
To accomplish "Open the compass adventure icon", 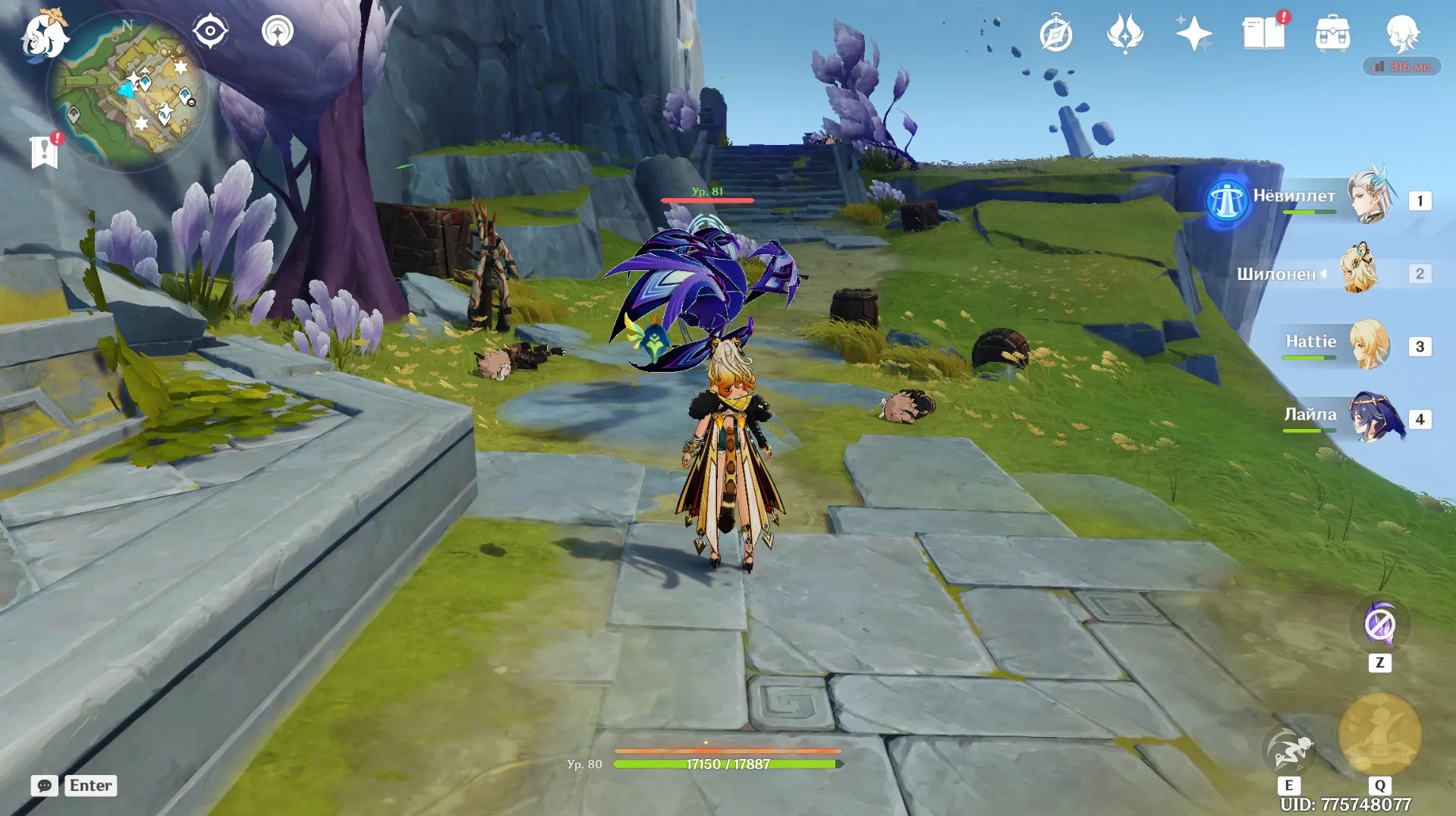I will pyautogui.click(x=1055, y=34).
